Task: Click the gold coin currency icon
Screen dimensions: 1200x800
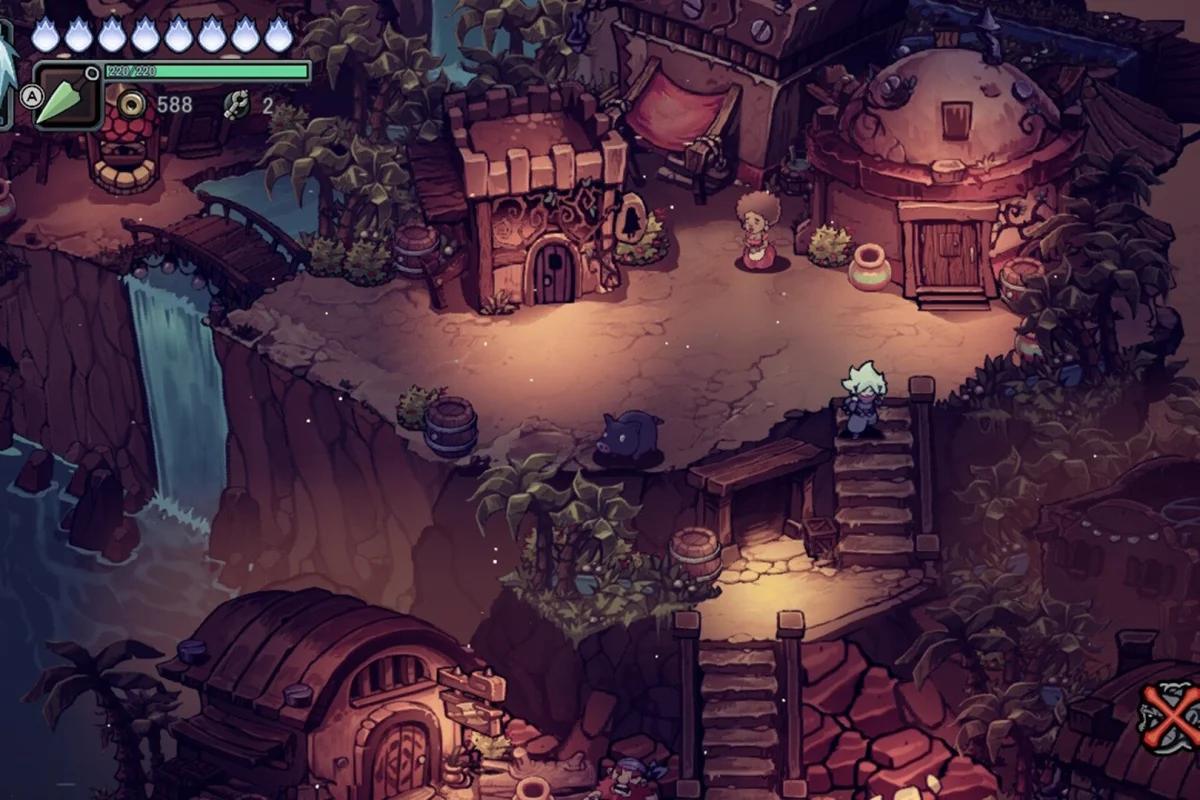Action: pyautogui.click(x=130, y=103)
